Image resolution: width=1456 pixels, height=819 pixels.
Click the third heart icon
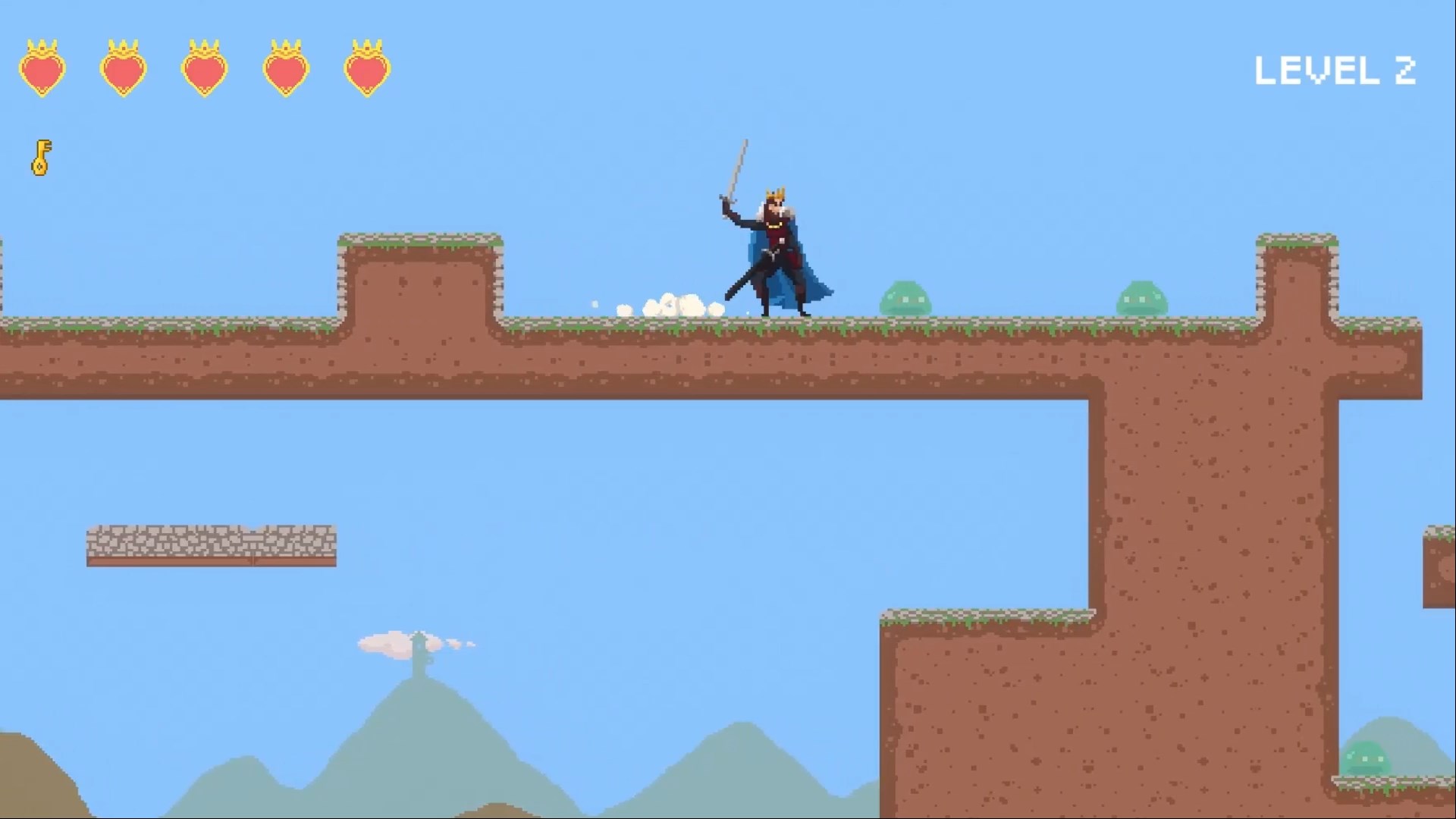(205, 70)
